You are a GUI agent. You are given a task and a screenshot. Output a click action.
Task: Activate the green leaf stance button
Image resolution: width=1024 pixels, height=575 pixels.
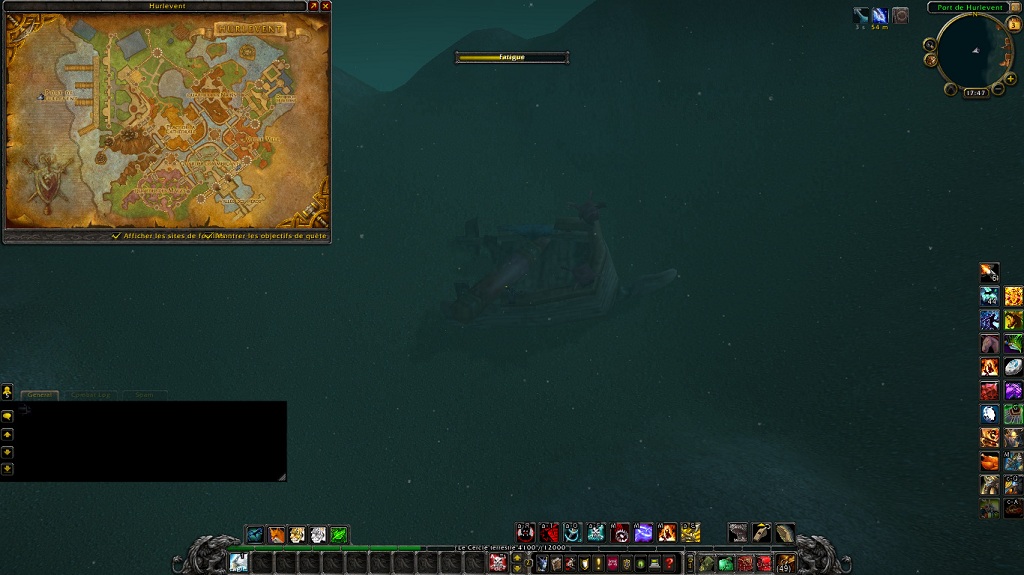pos(339,535)
